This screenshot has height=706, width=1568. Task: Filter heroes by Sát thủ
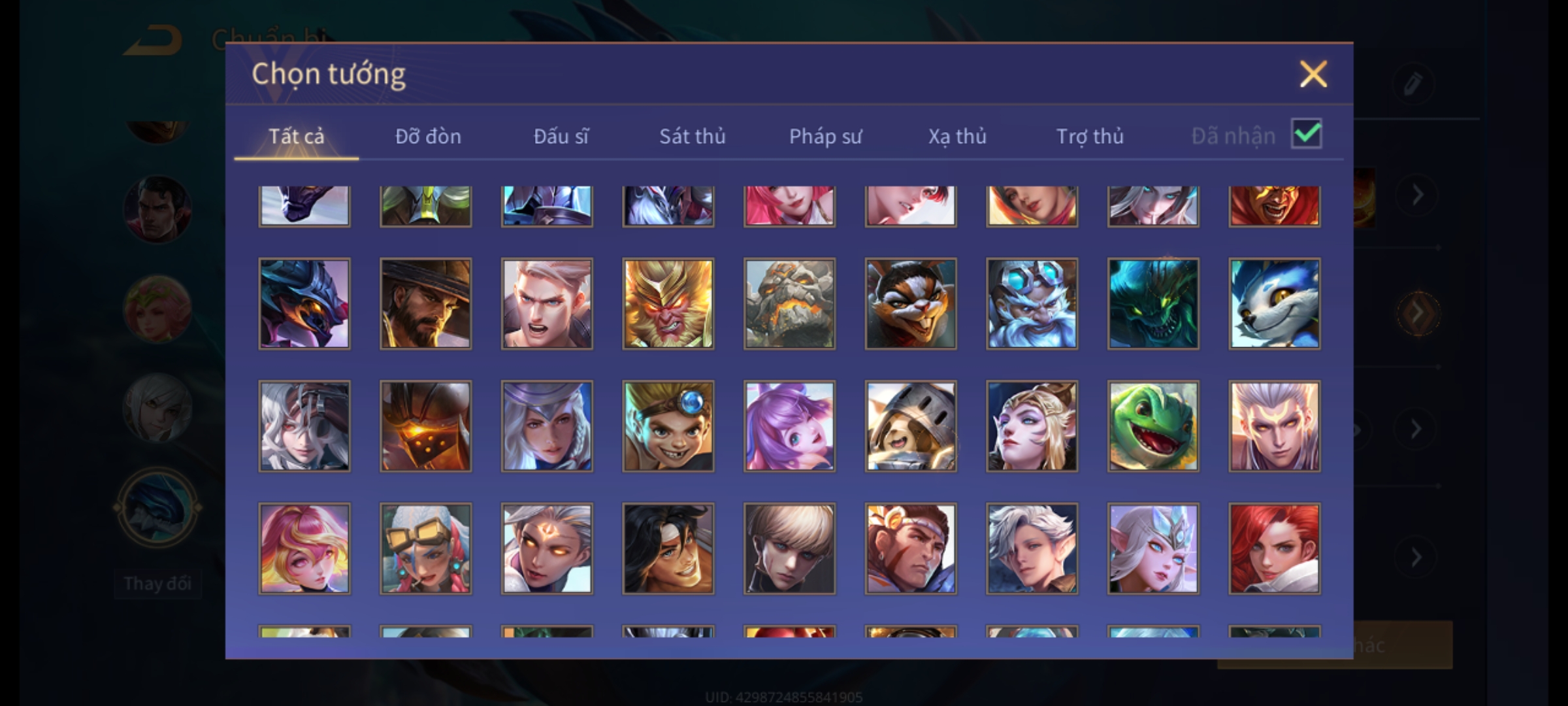tap(692, 136)
